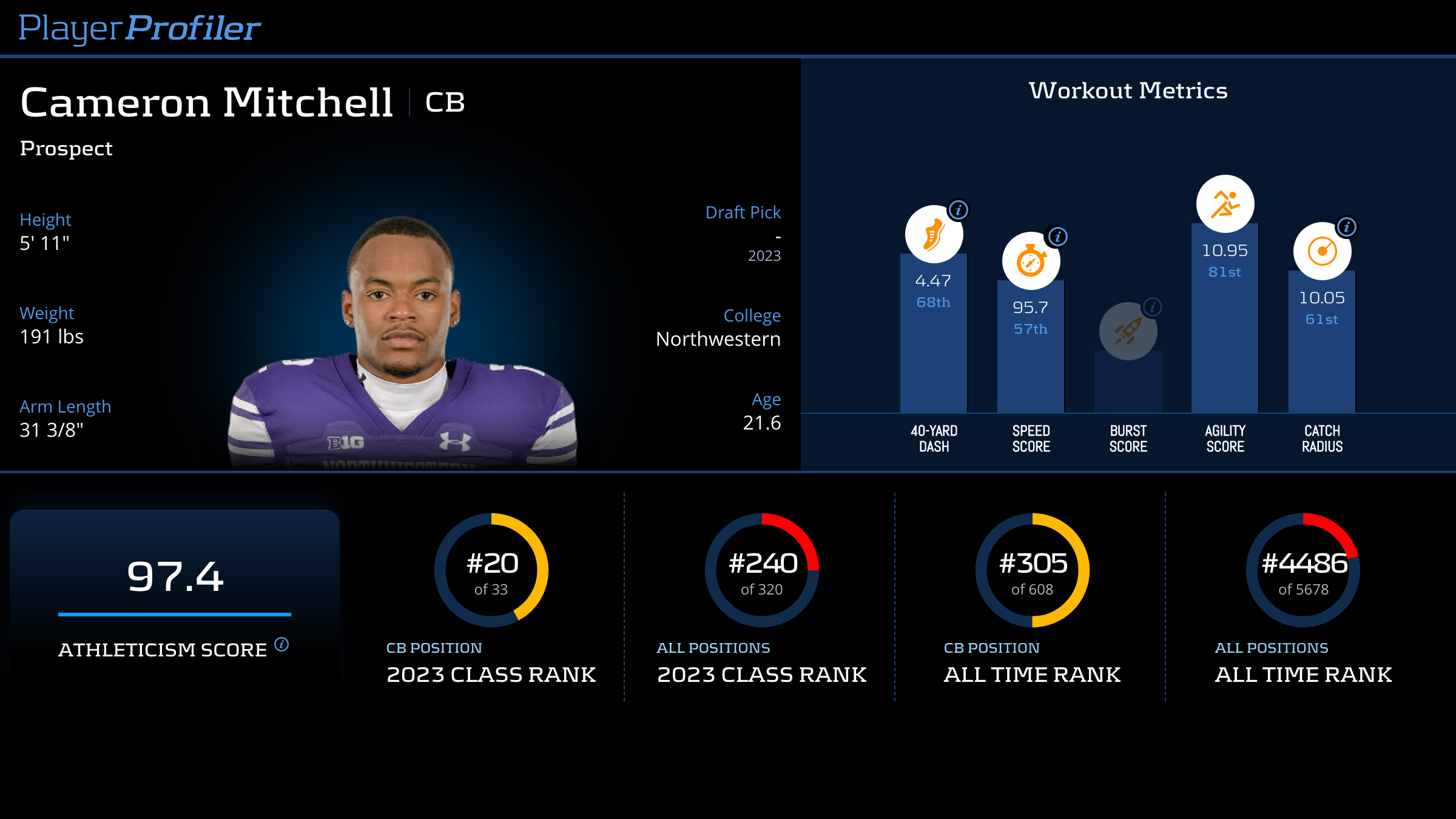Show Catch Radius info icon
Screen dimensions: 1456x819
[x=1347, y=227]
